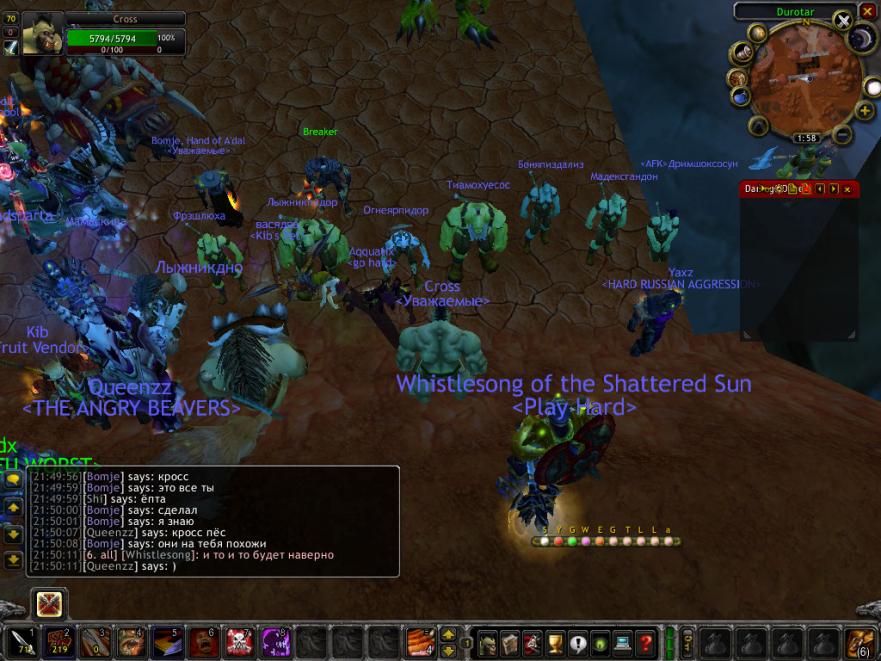Open the character info micro menu button

pos(485,642)
